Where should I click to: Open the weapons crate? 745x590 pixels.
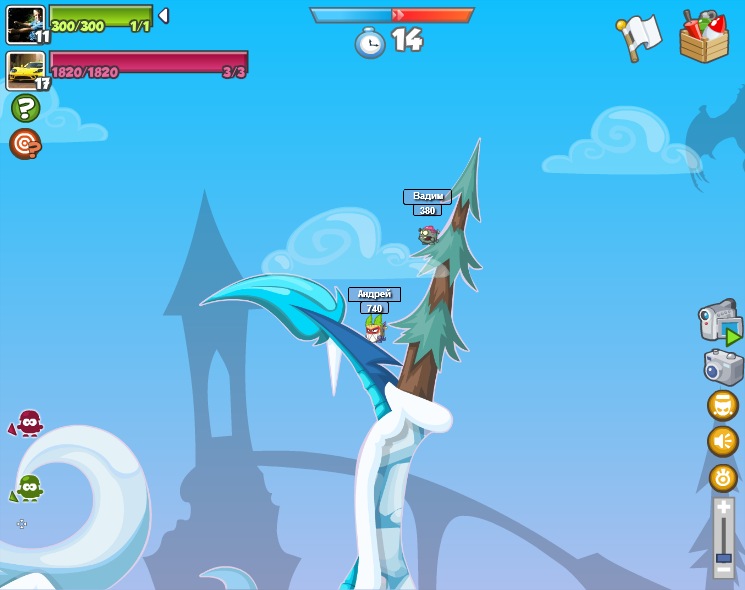704,37
